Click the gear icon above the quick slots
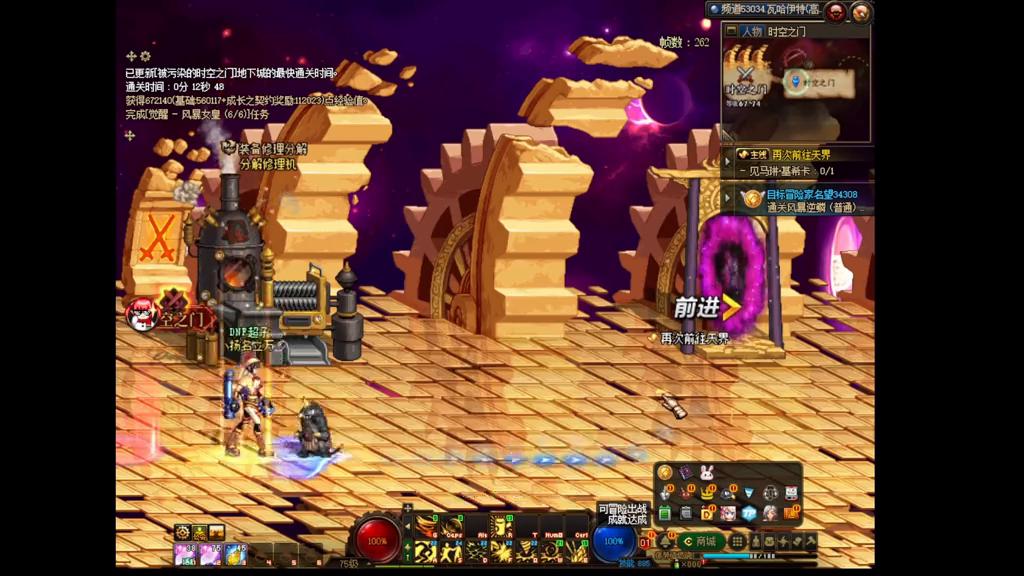The width and height of the screenshot is (1024, 576). click(182, 532)
